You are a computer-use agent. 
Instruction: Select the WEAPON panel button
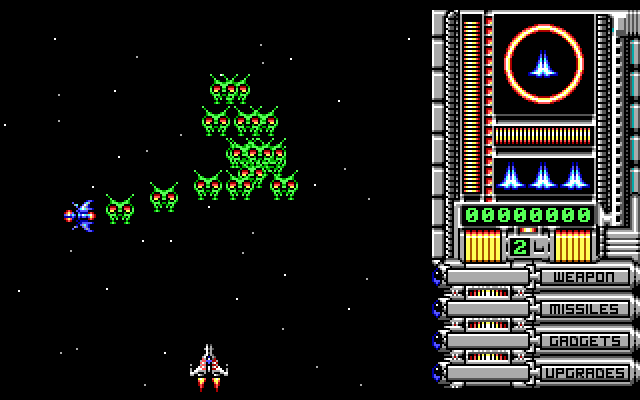tap(586, 277)
